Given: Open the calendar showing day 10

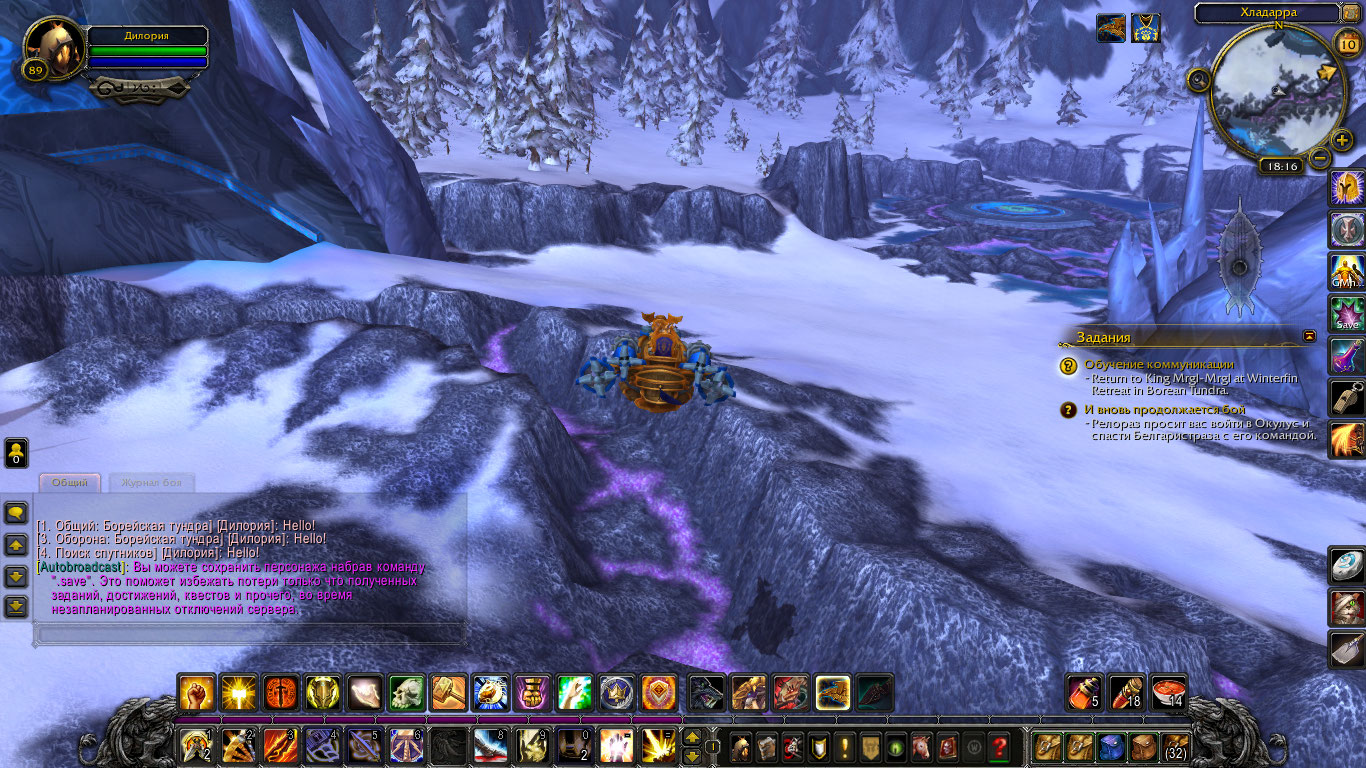Looking at the screenshot, I should tap(1346, 44).
